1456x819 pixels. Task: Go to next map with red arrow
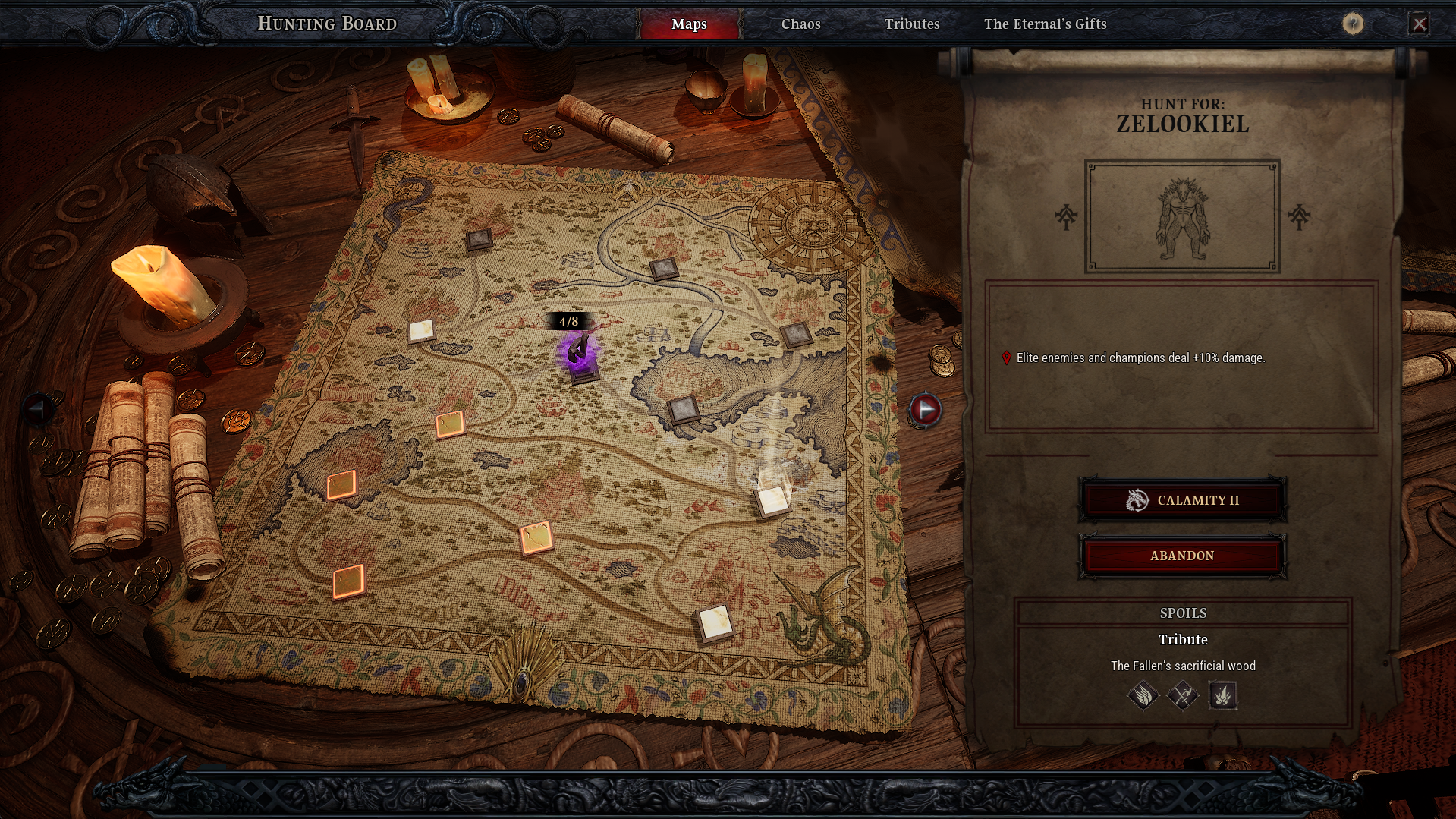pyautogui.click(x=925, y=410)
